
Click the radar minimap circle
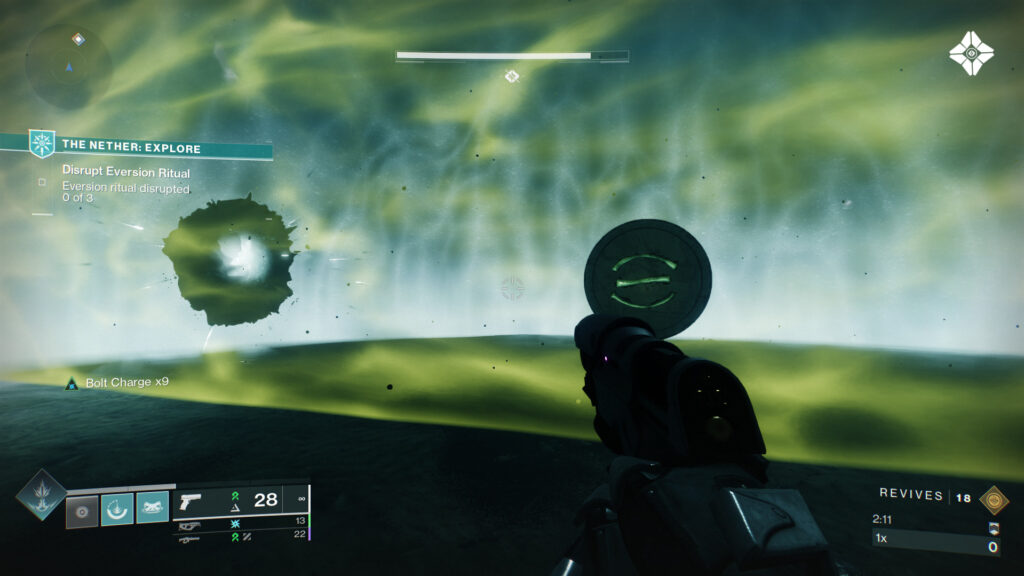68,67
